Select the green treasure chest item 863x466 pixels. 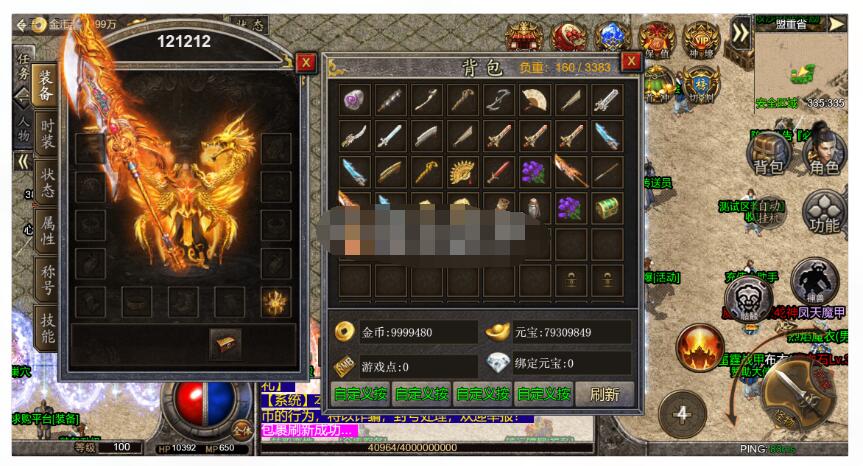point(605,207)
